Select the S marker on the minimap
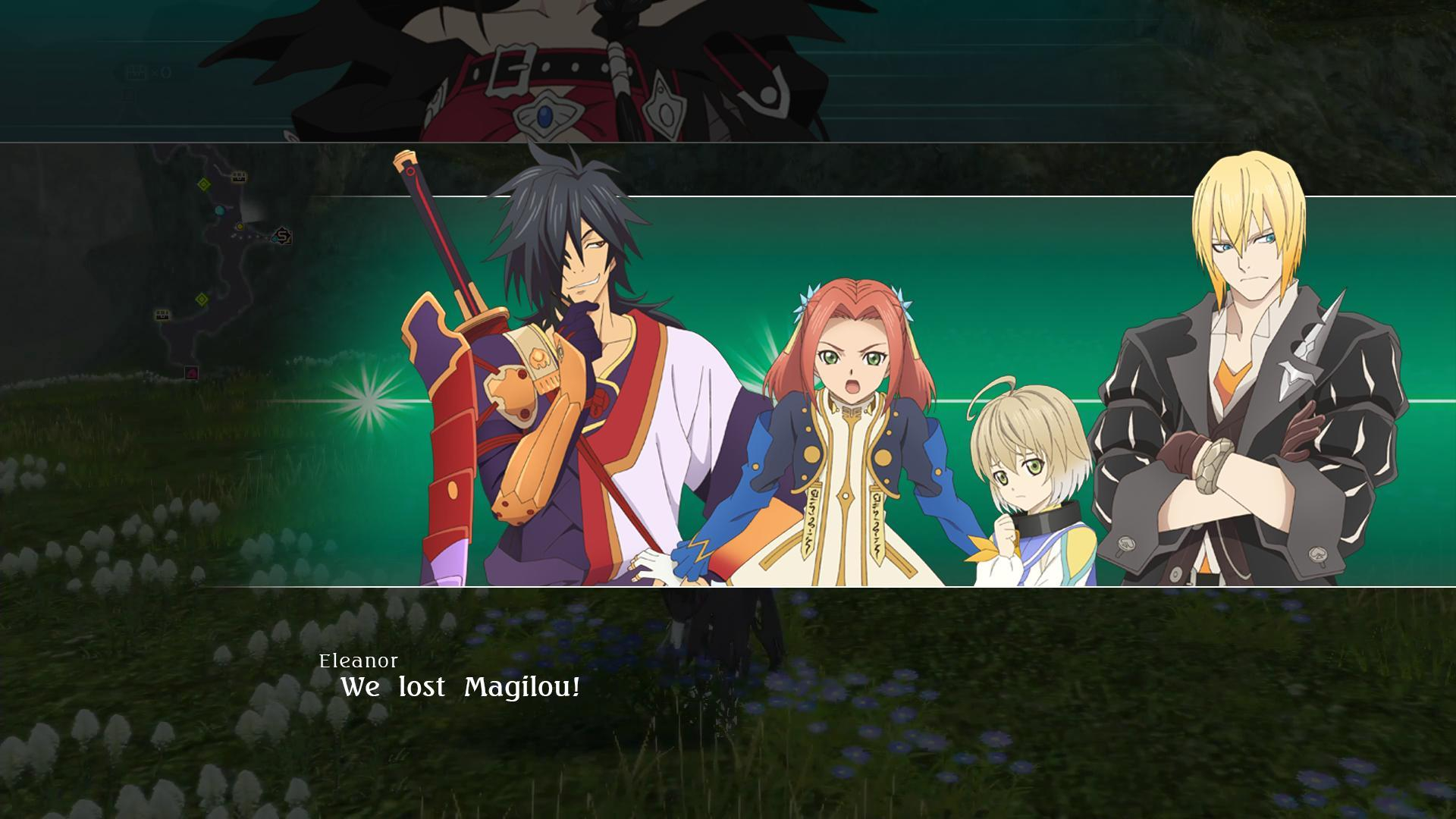This screenshot has width=1456, height=819. click(x=284, y=236)
